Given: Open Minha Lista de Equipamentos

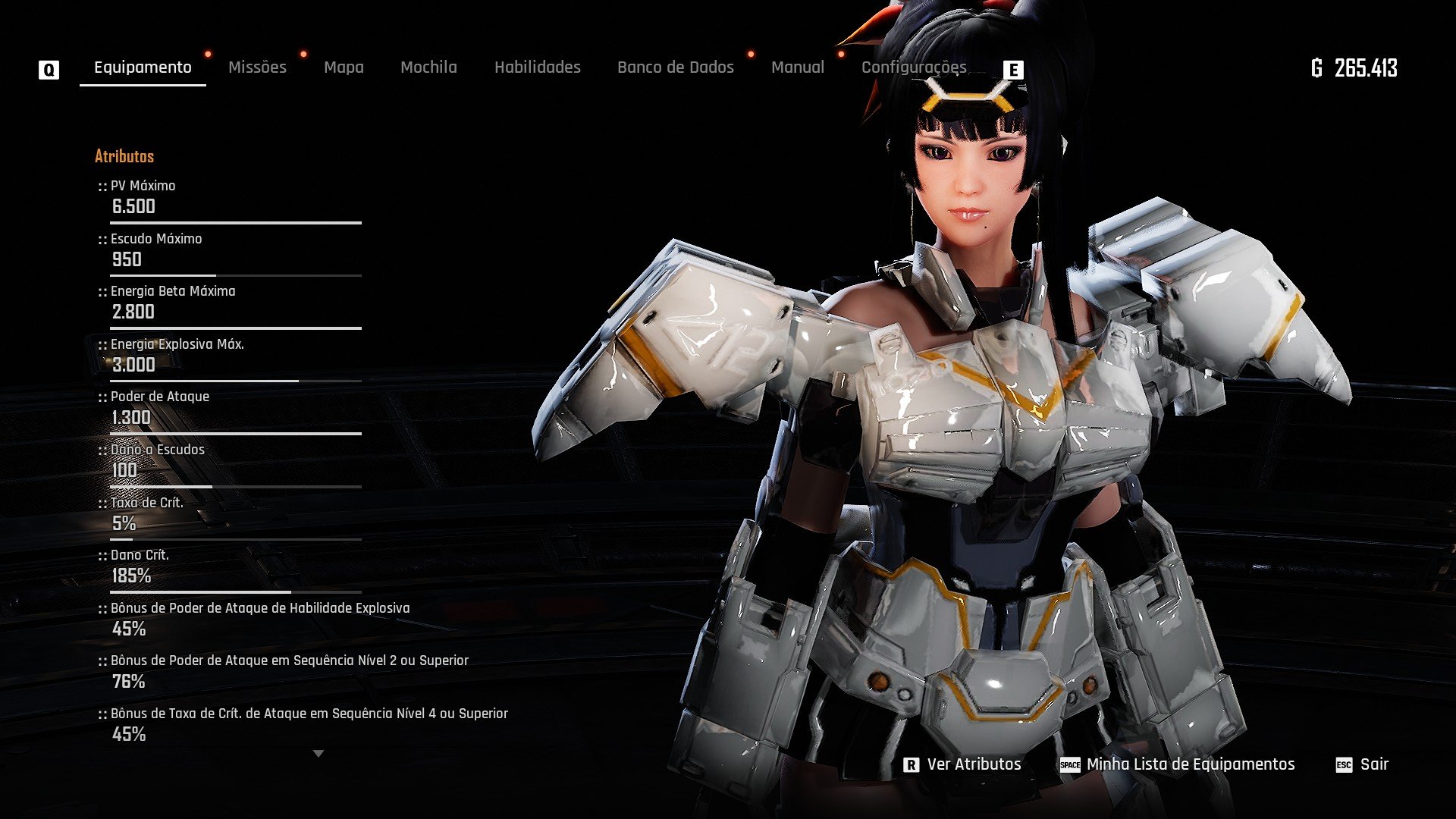Looking at the screenshot, I should [x=1178, y=764].
